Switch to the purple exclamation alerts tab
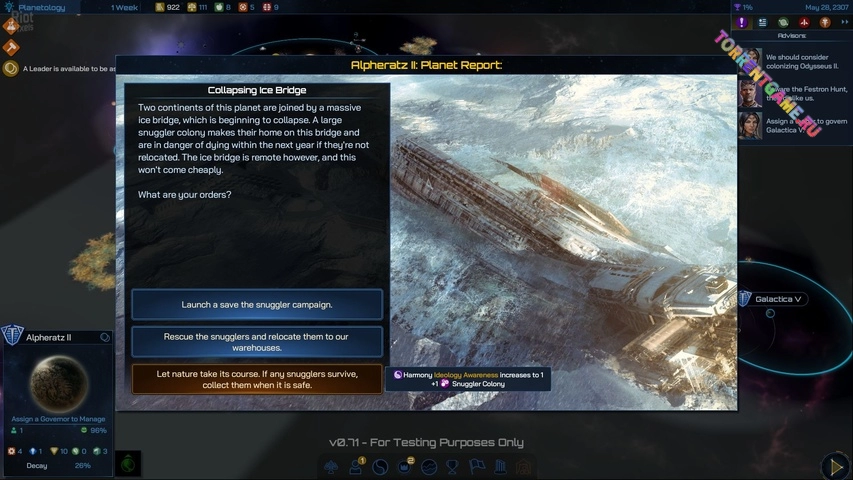 click(742, 22)
